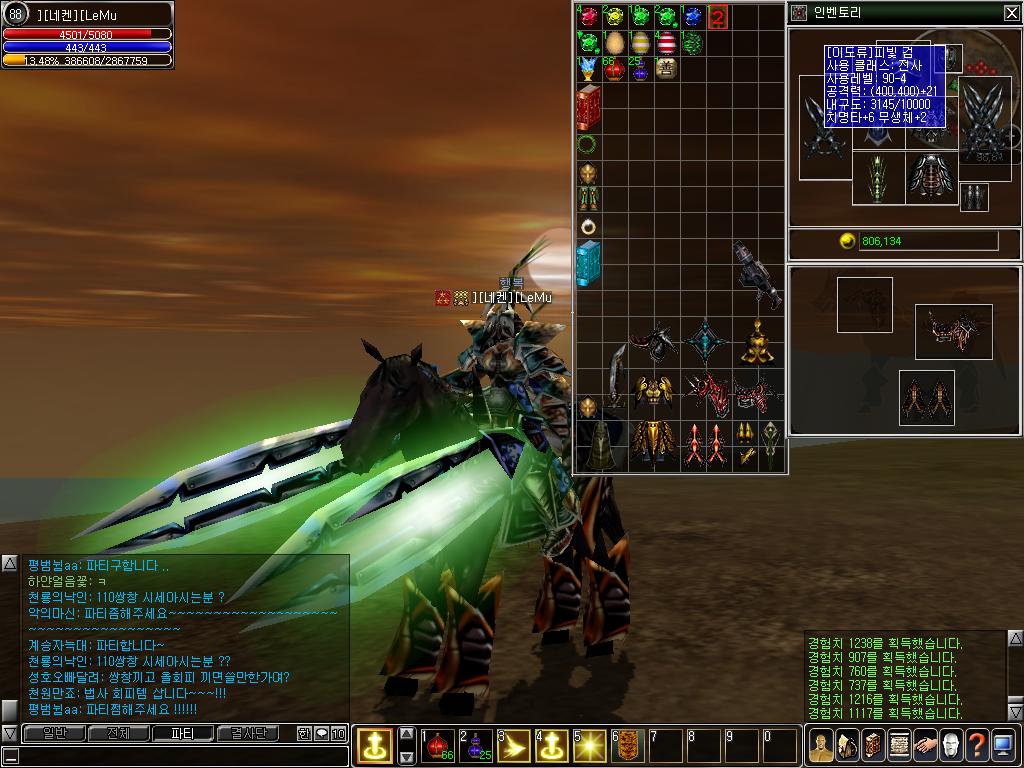This screenshot has height=768, width=1024.
Task: Switch chat to the 파티 tab
Action: coord(182,733)
